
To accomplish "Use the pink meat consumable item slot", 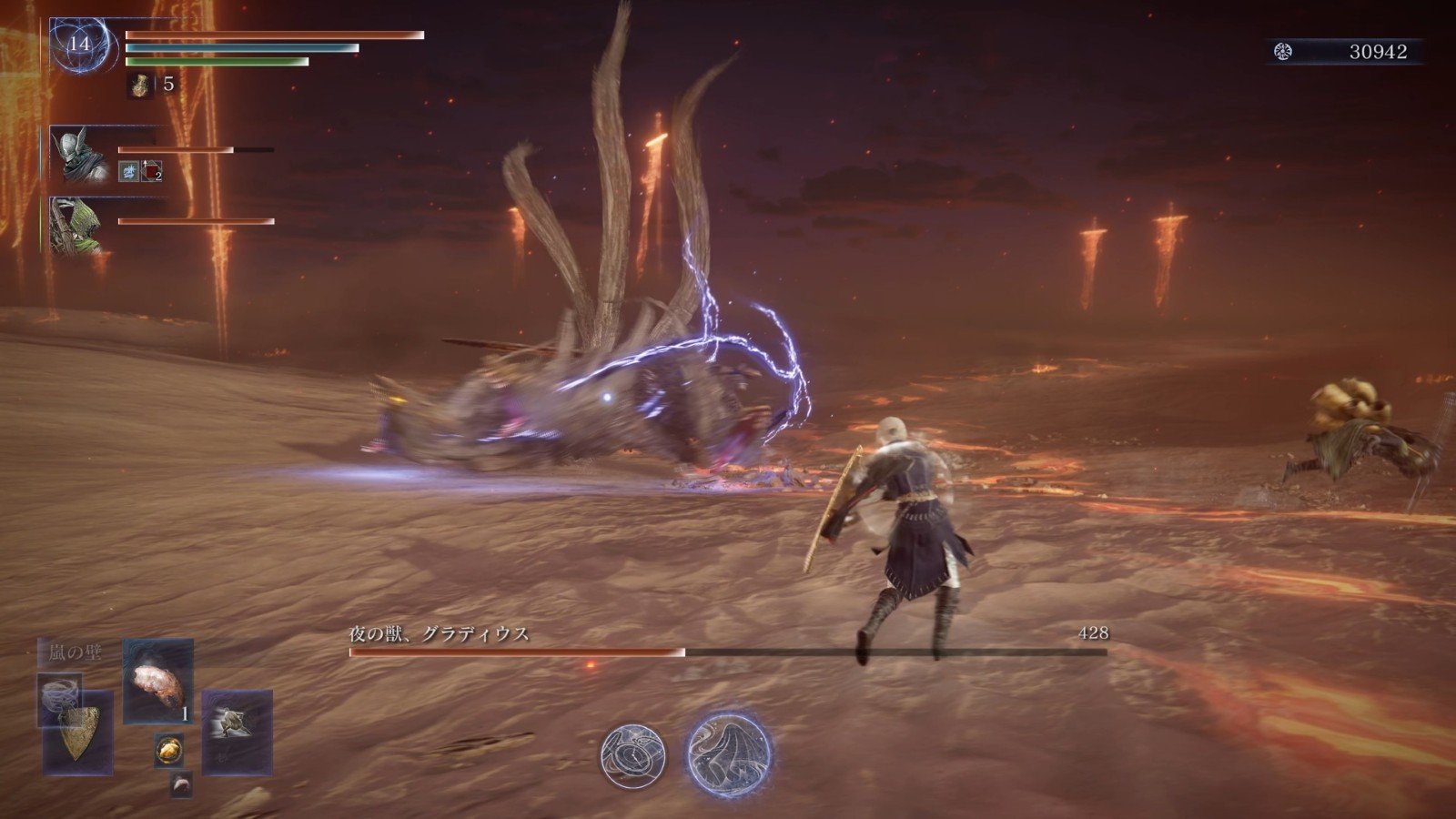I will pos(158,681).
